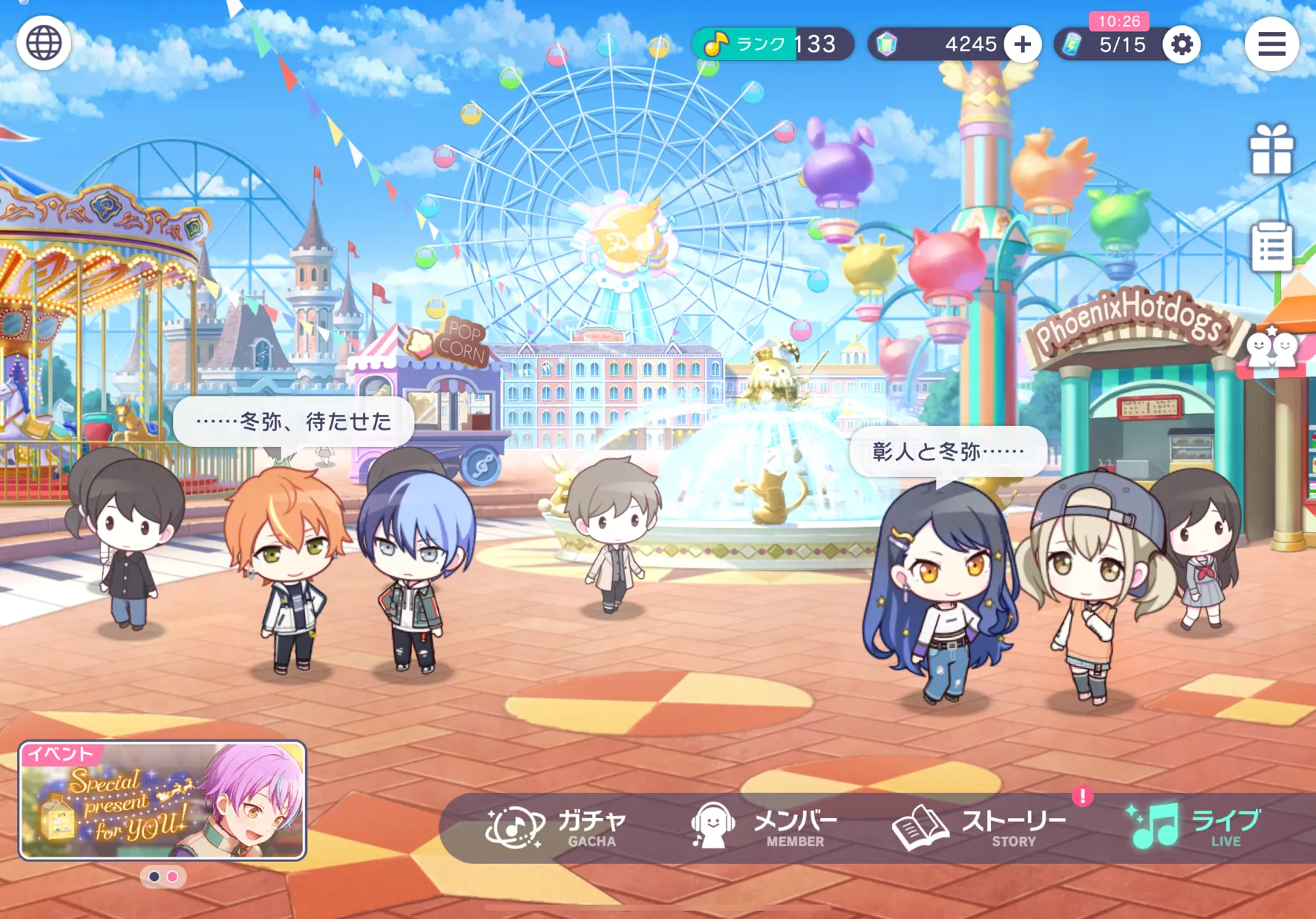The width and height of the screenshot is (1316, 919).
Task: Open the Special Present For You event banner
Action: pyautogui.click(x=163, y=800)
